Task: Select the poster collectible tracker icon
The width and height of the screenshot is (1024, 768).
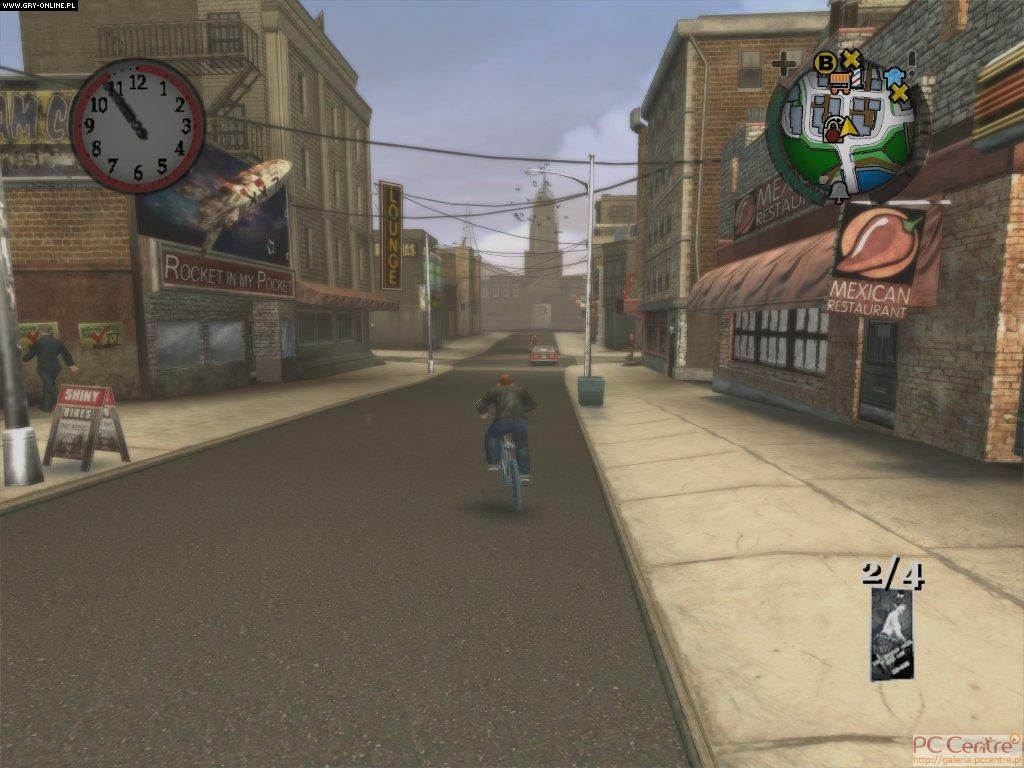Action: (x=892, y=634)
